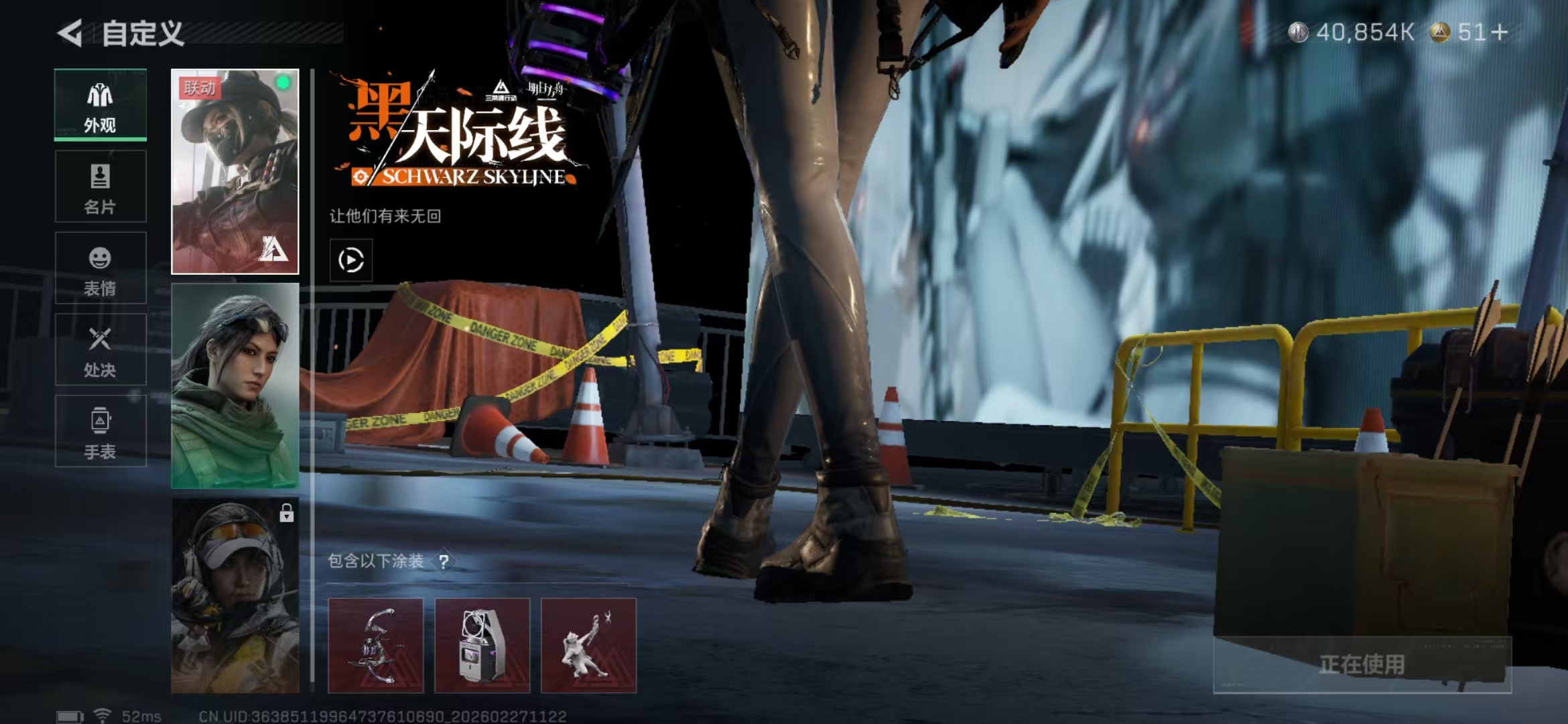Open the 名片 name card tab
This screenshot has width=1568, height=724.
101,187
